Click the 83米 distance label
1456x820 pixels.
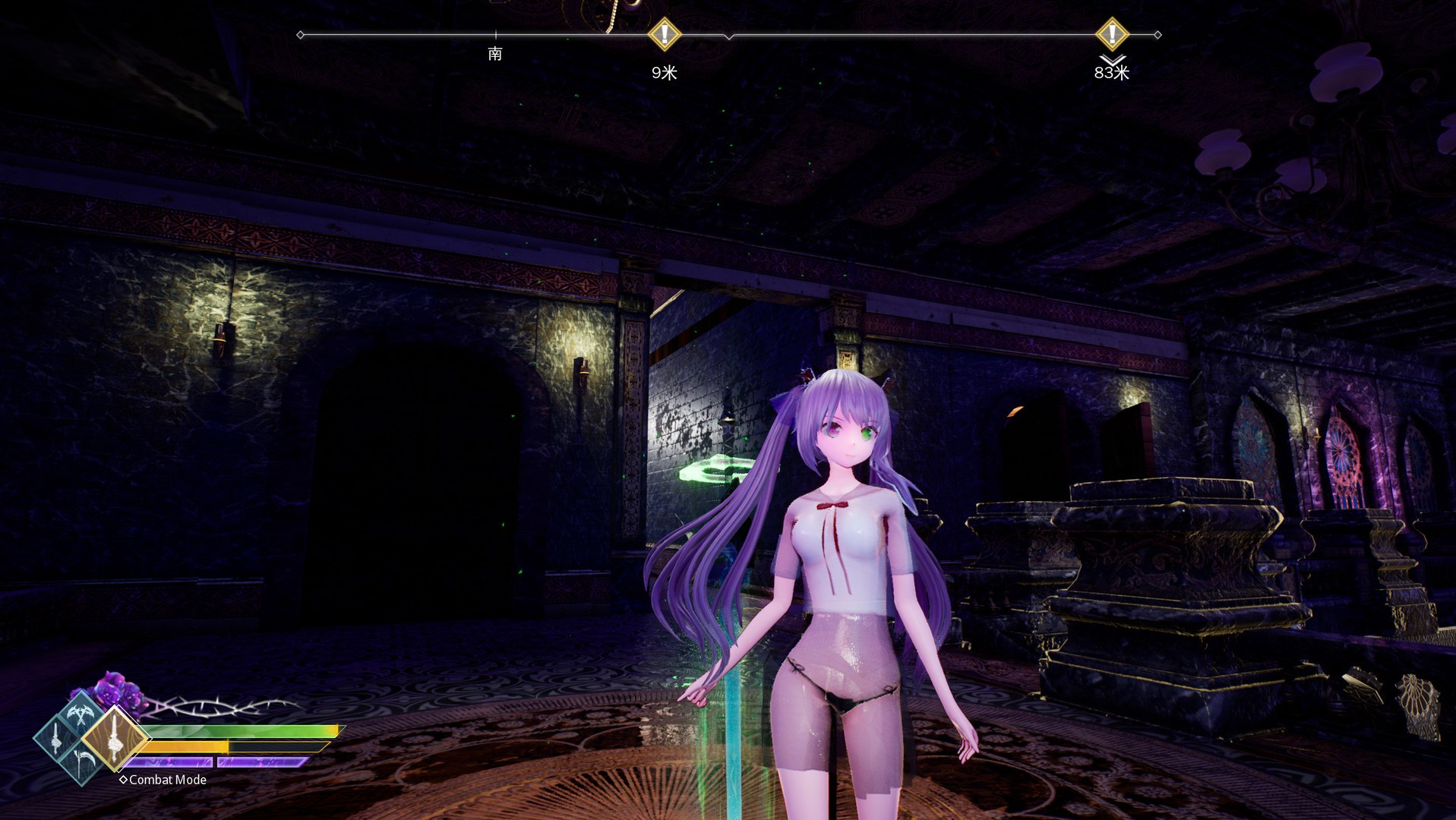1111,74
